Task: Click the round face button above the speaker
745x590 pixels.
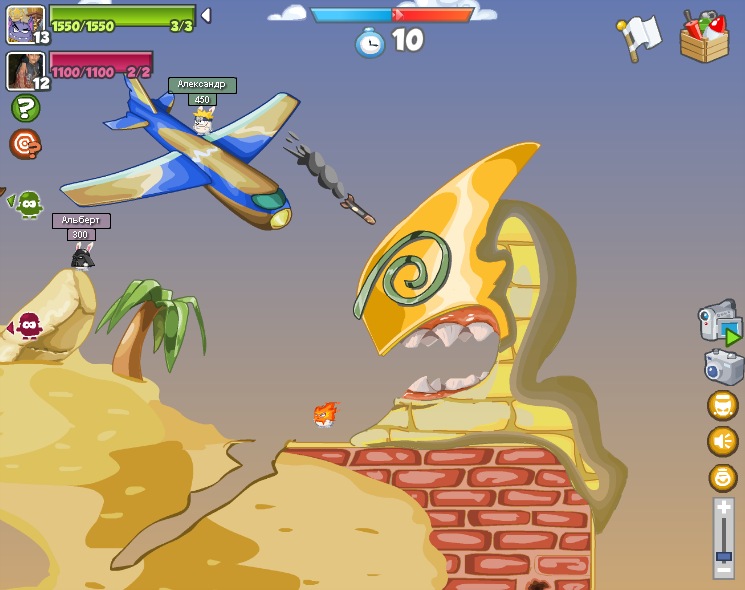Action: click(722, 405)
